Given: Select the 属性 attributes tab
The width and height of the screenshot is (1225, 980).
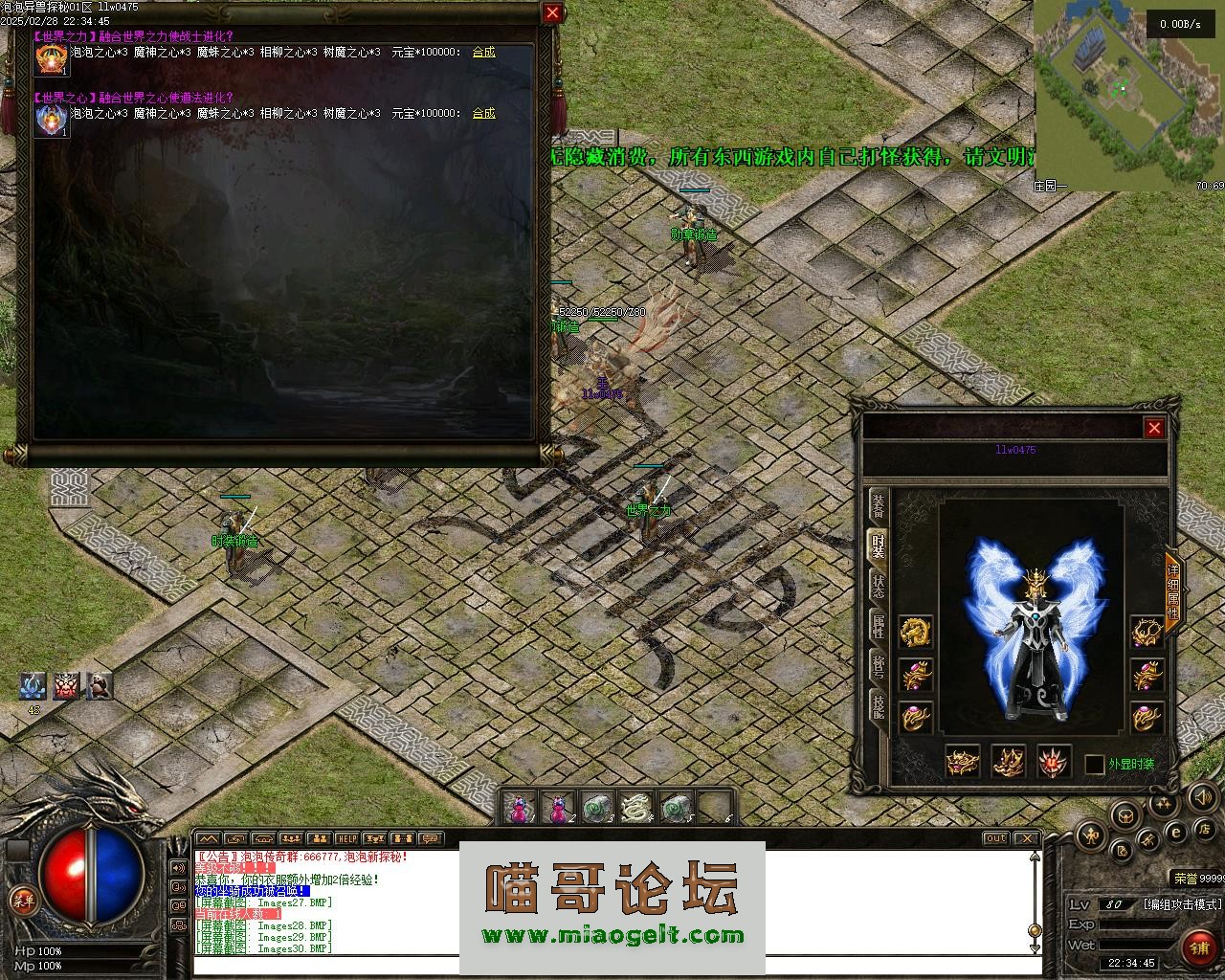Looking at the screenshot, I should (x=878, y=626).
